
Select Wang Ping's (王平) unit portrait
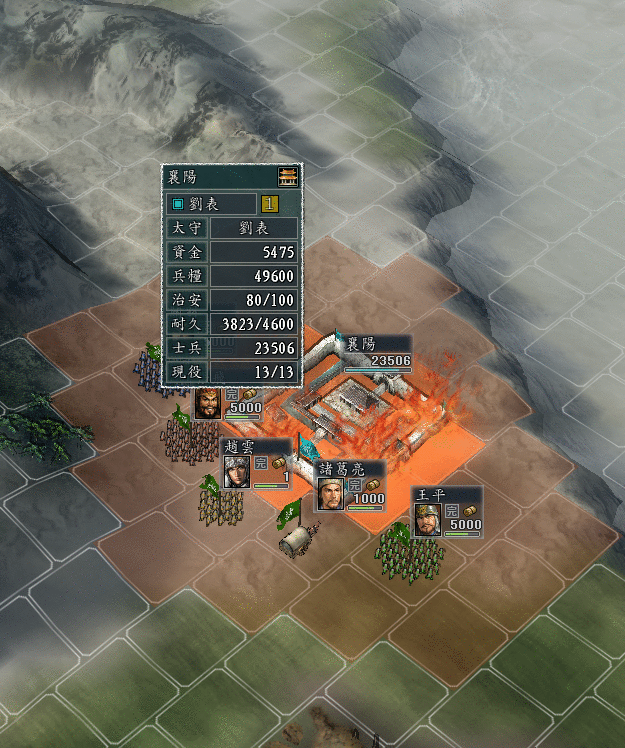tap(427, 520)
